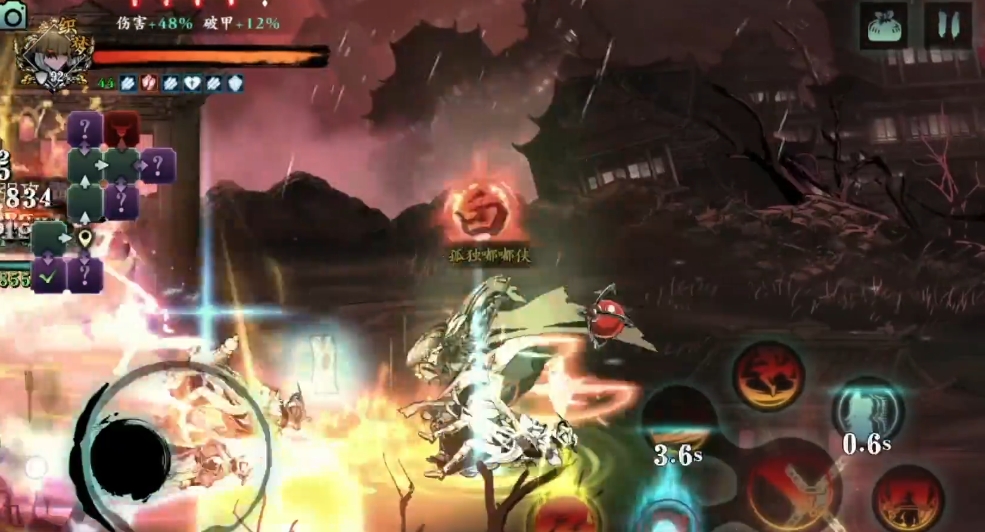Screen dimensions: 985x532
Task: Activate the skill showing 3.6s cooldown
Action: [678, 418]
